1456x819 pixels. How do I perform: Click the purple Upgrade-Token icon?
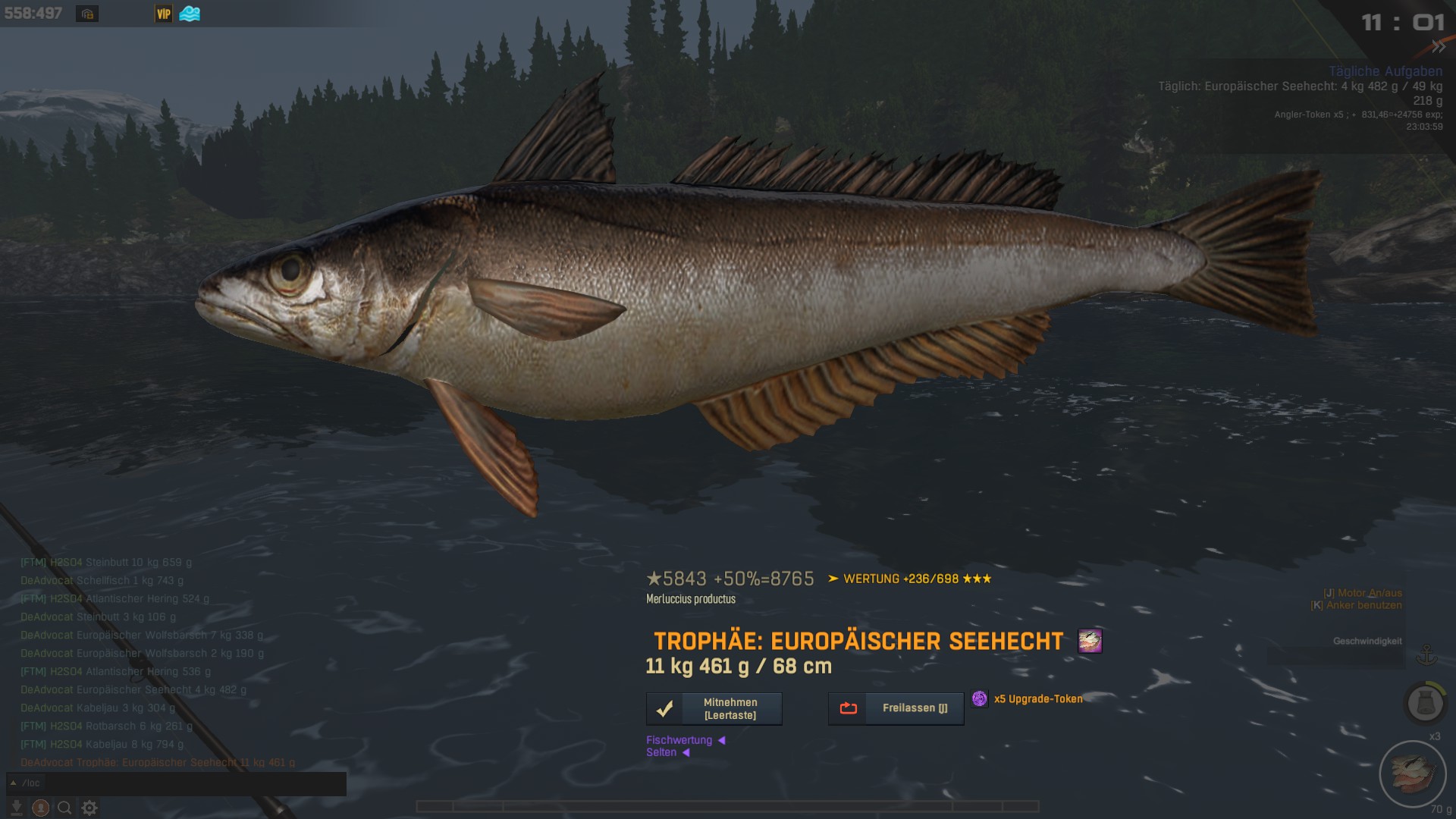point(980,698)
